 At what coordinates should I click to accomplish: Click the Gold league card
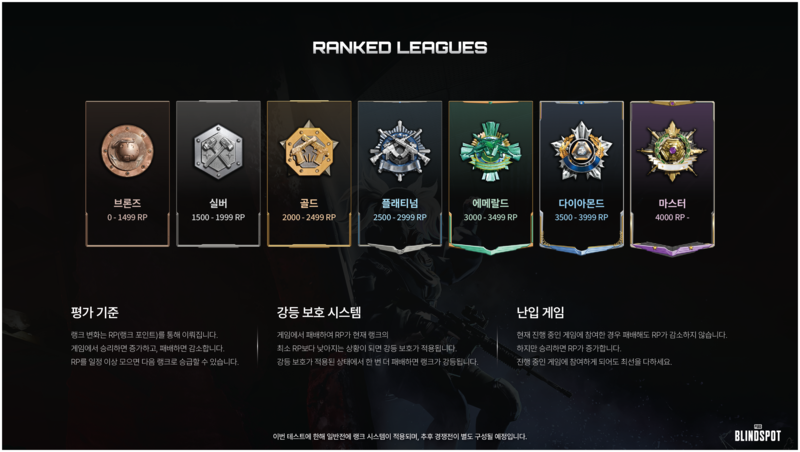(x=309, y=172)
